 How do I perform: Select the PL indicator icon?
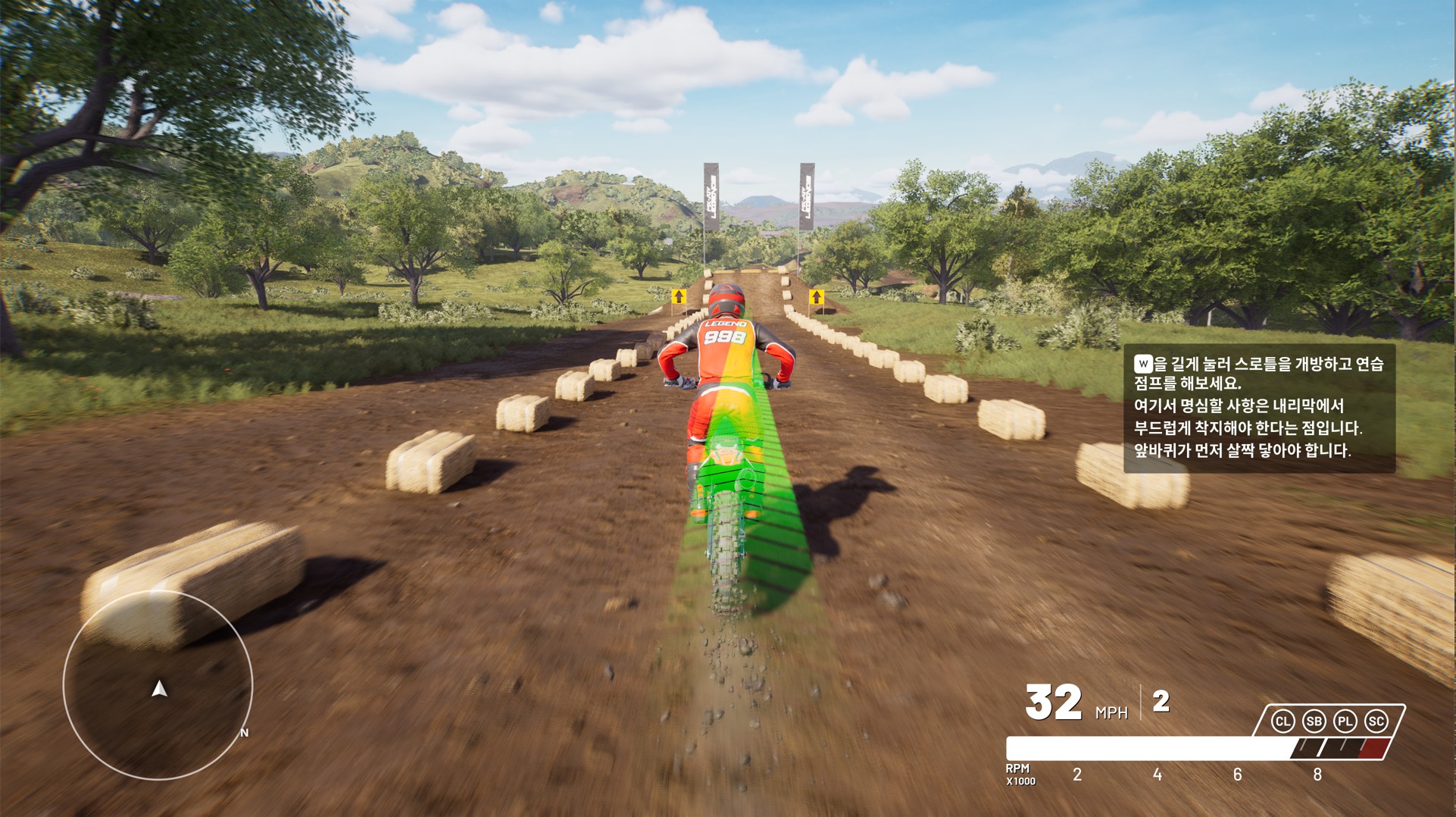(x=1345, y=721)
